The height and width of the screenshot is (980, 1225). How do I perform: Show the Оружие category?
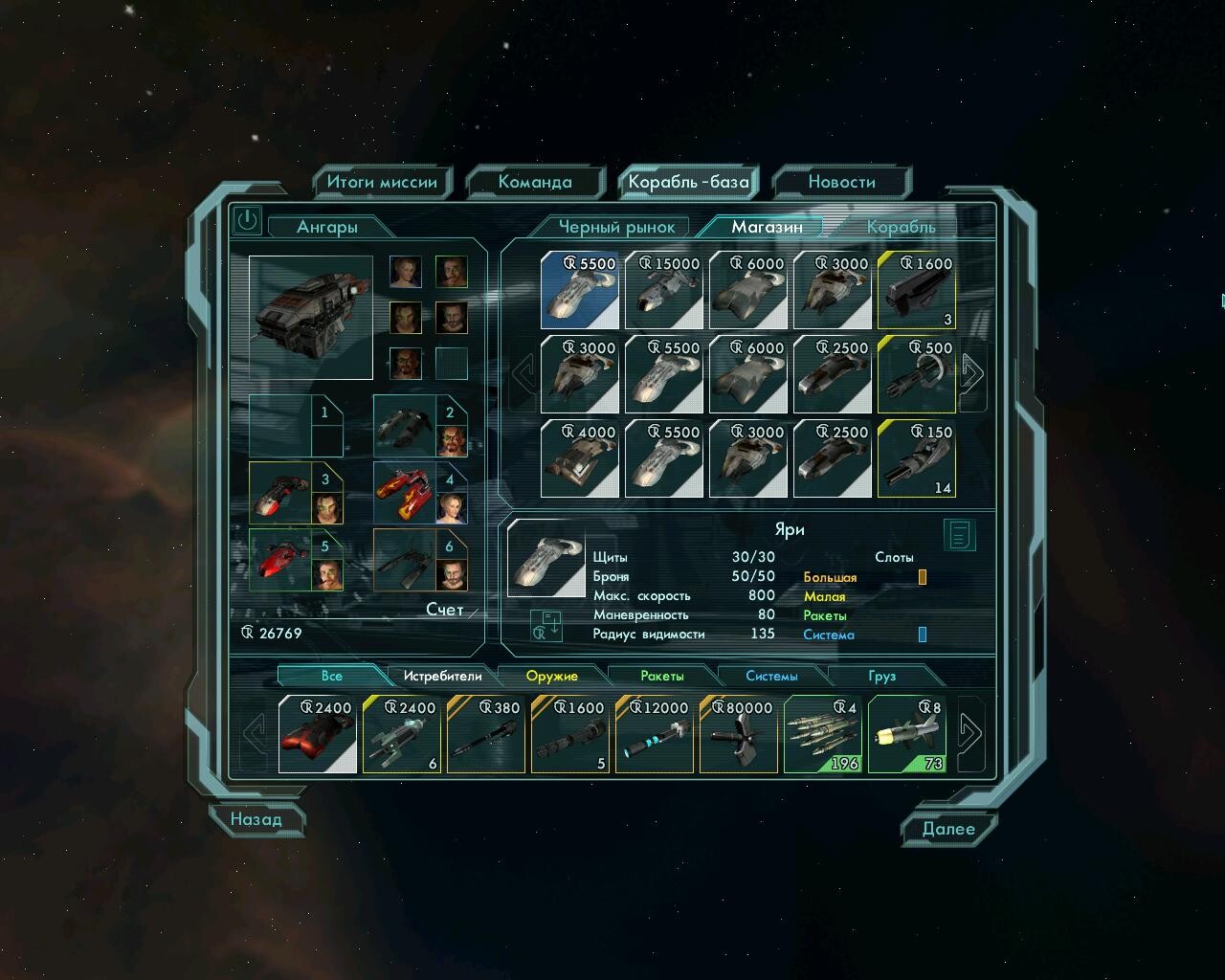pos(552,676)
